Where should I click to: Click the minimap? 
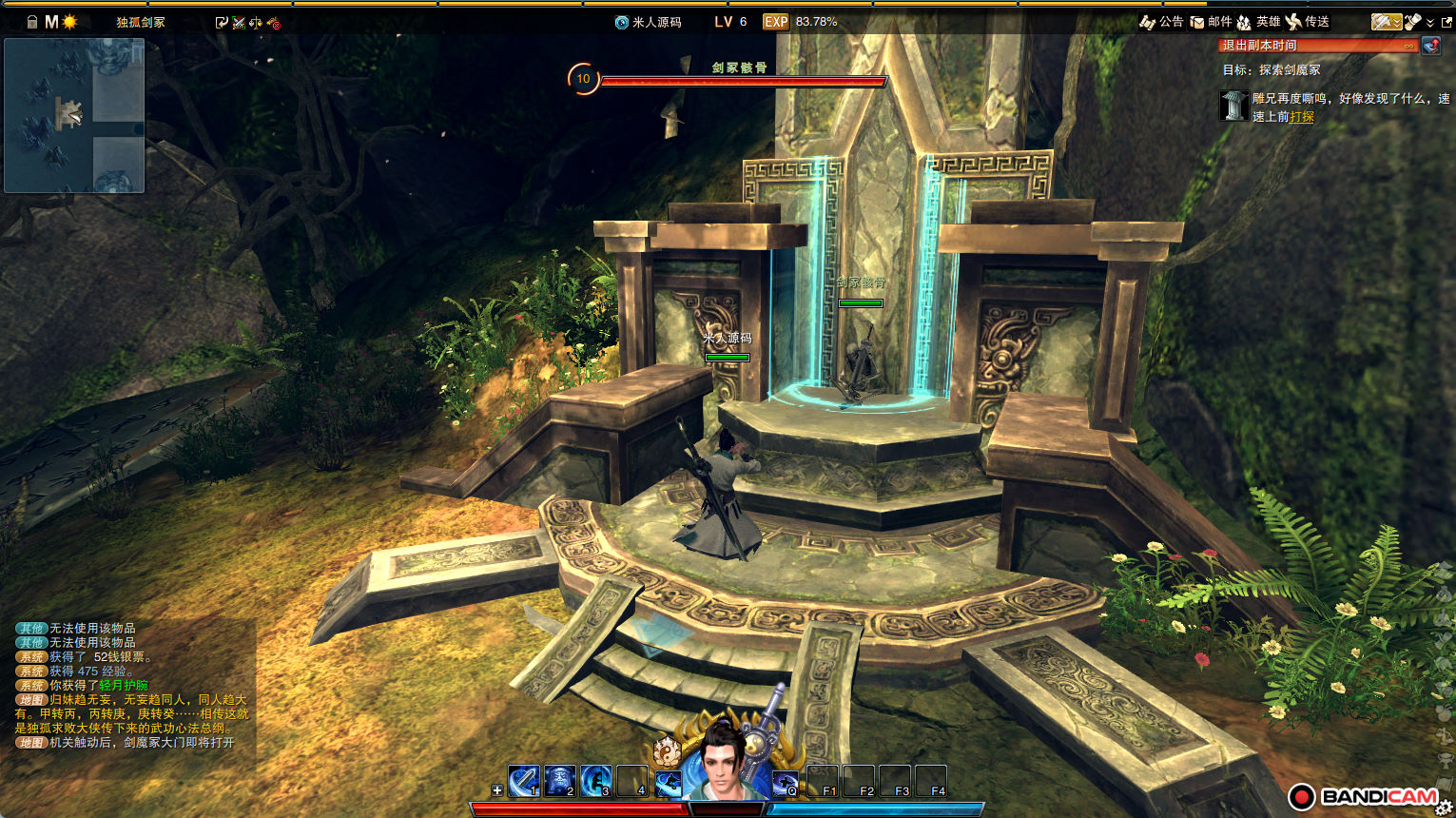tap(74, 115)
